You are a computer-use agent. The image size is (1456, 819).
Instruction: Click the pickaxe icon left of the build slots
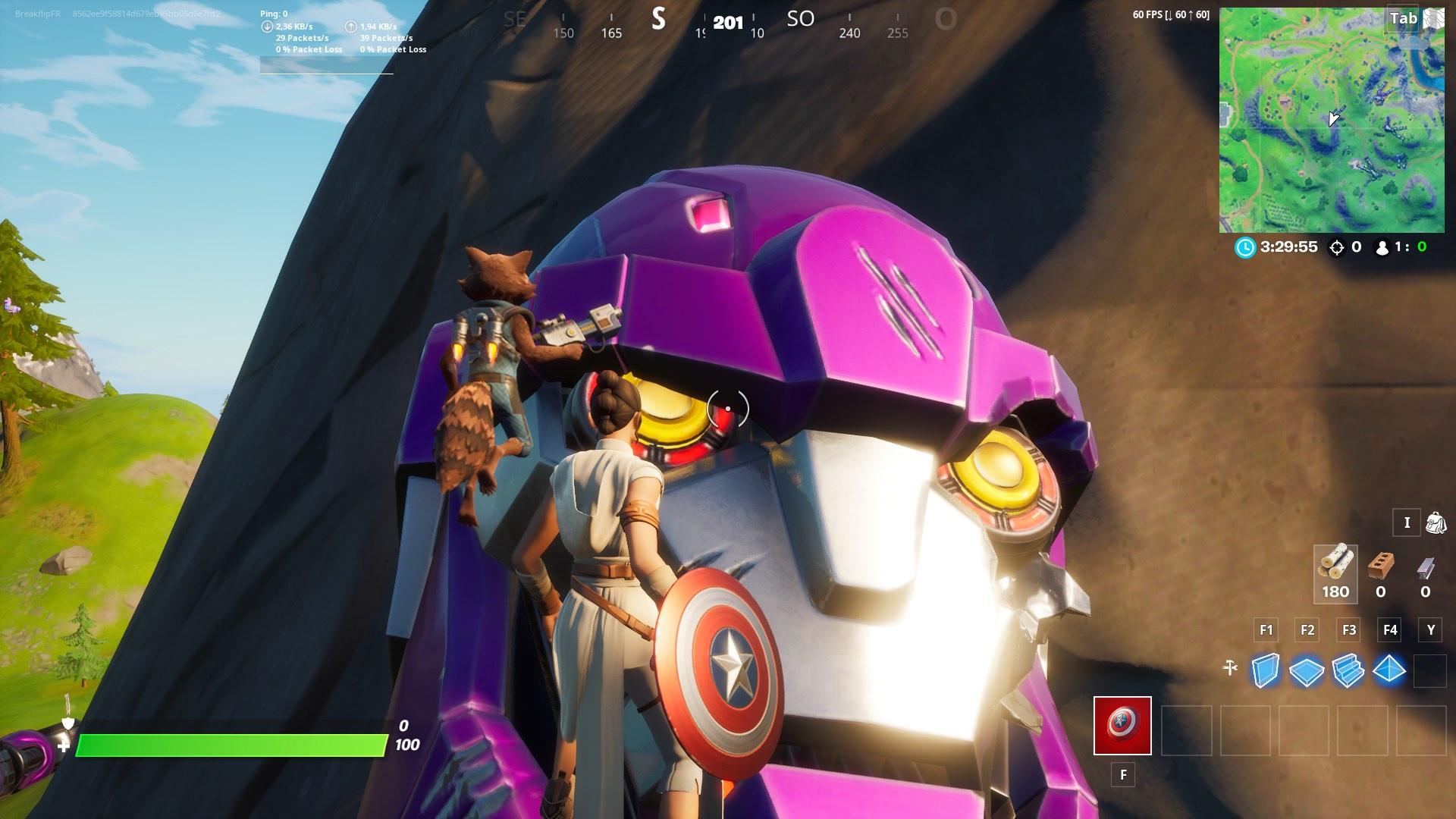coord(1230,670)
